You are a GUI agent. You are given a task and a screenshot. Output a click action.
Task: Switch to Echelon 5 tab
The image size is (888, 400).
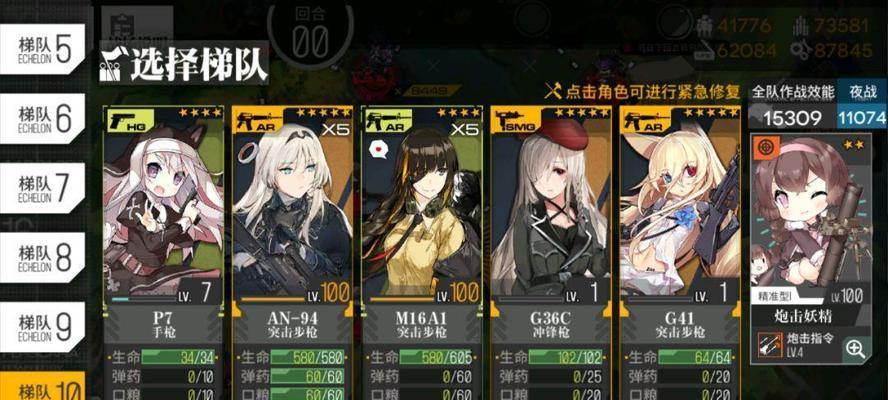pyautogui.click(x=42, y=49)
